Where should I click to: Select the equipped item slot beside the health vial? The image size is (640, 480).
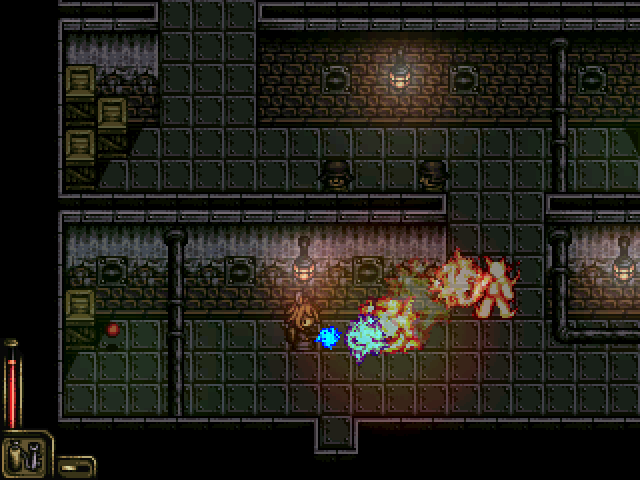click(x=27, y=454)
